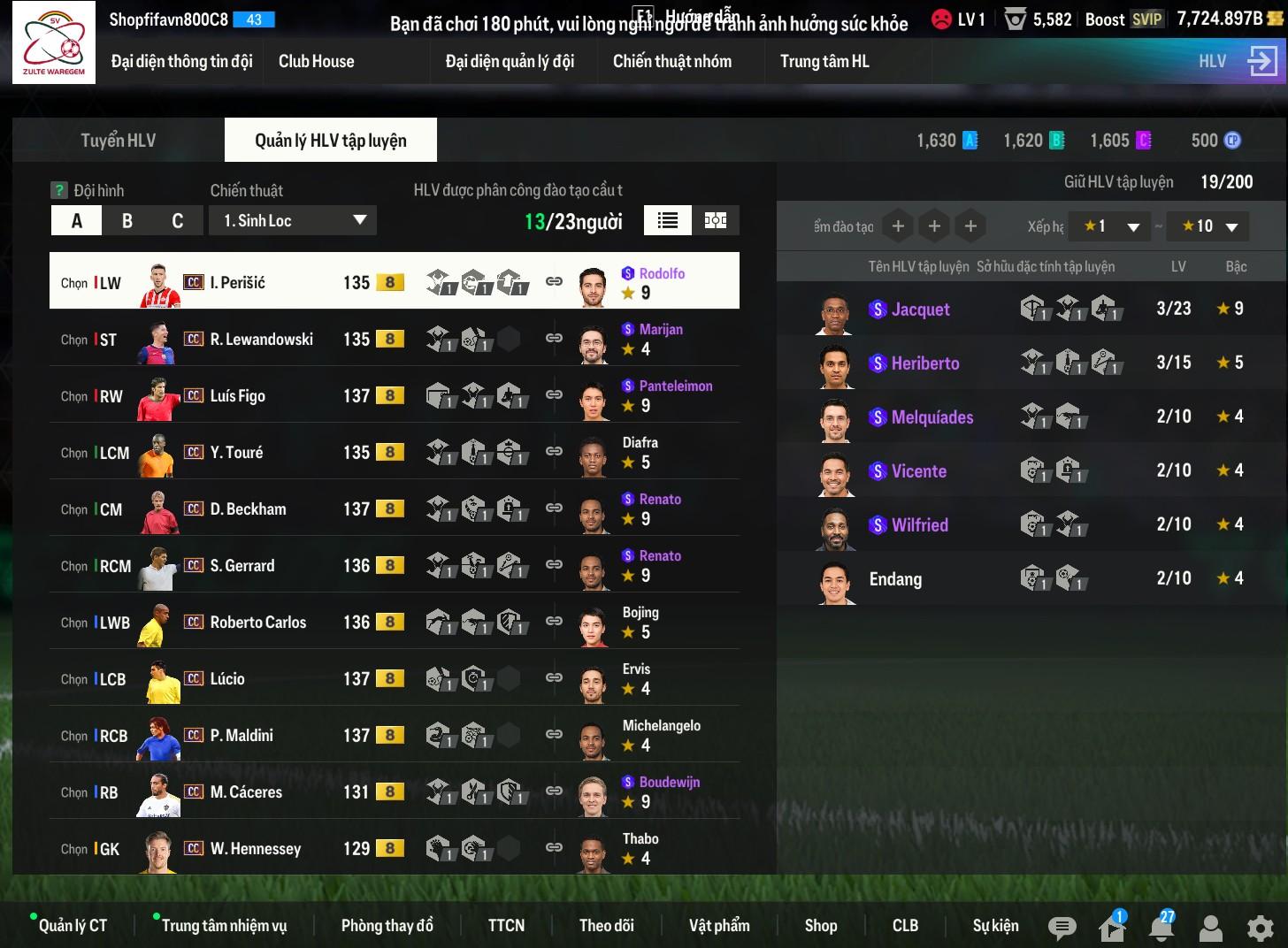Switch to the pitch formation view
The width and height of the screenshot is (1288, 948).
tap(716, 221)
